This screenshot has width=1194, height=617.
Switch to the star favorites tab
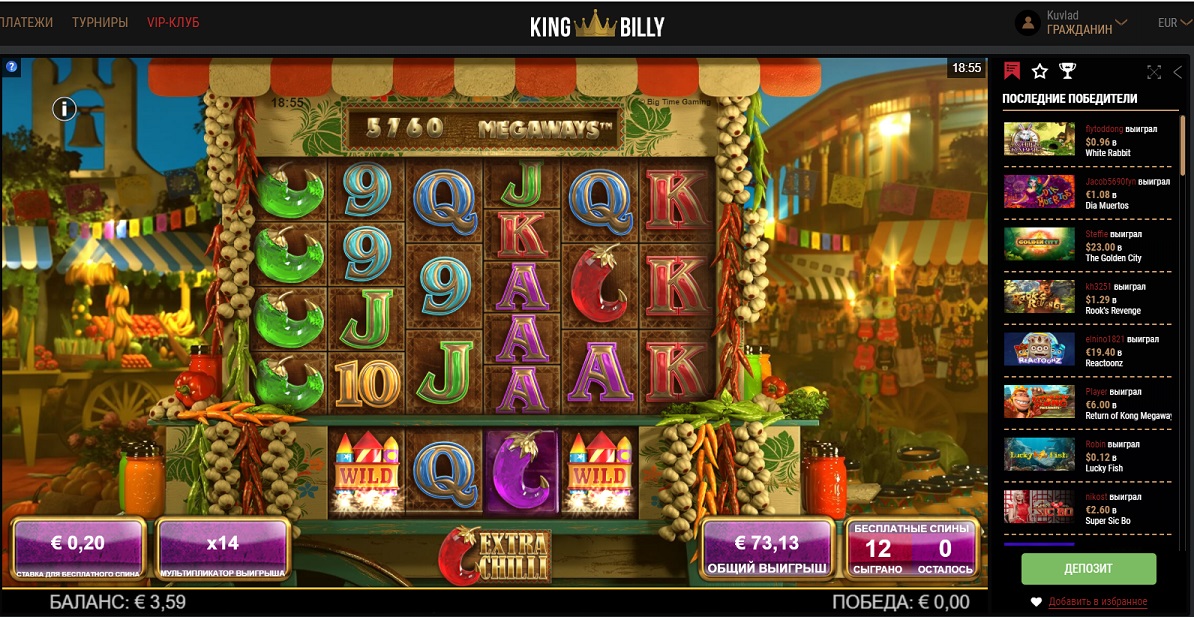pyautogui.click(x=1040, y=71)
